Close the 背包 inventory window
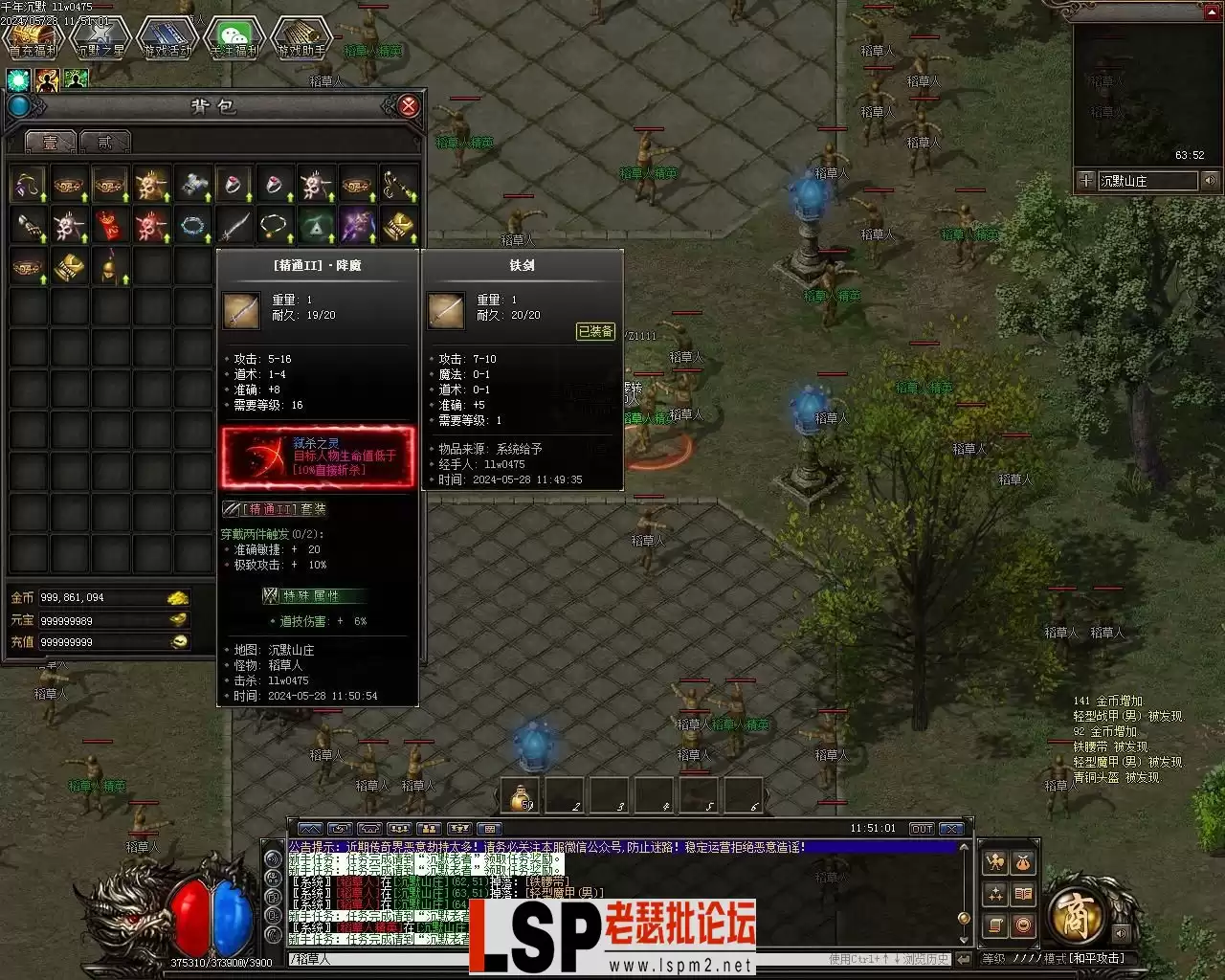 click(408, 106)
